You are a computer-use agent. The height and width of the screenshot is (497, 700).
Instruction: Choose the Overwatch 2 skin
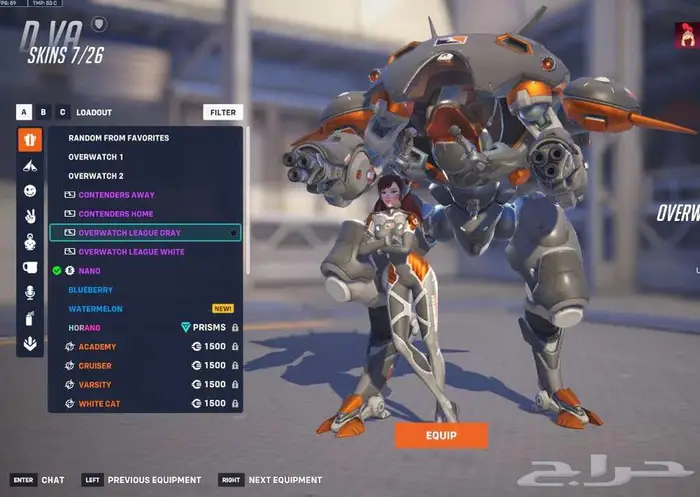pos(96,176)
